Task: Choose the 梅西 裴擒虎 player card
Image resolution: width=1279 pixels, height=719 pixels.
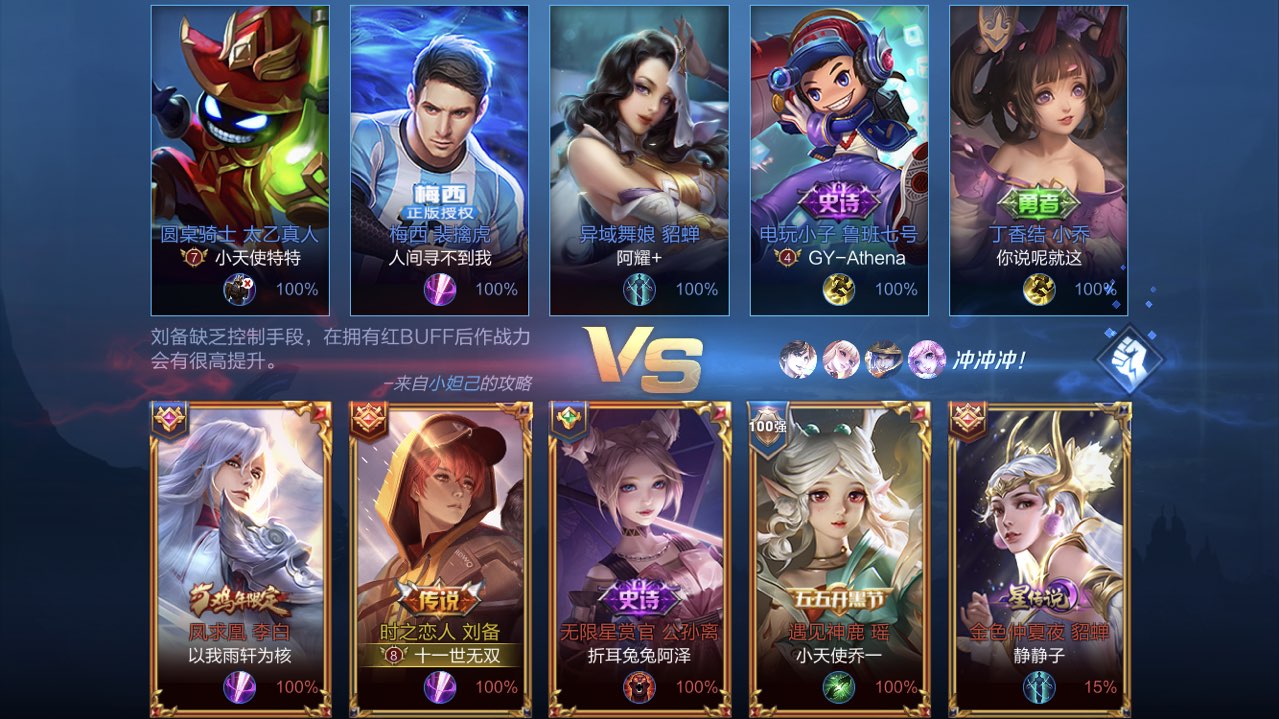Action: point(440,160)
